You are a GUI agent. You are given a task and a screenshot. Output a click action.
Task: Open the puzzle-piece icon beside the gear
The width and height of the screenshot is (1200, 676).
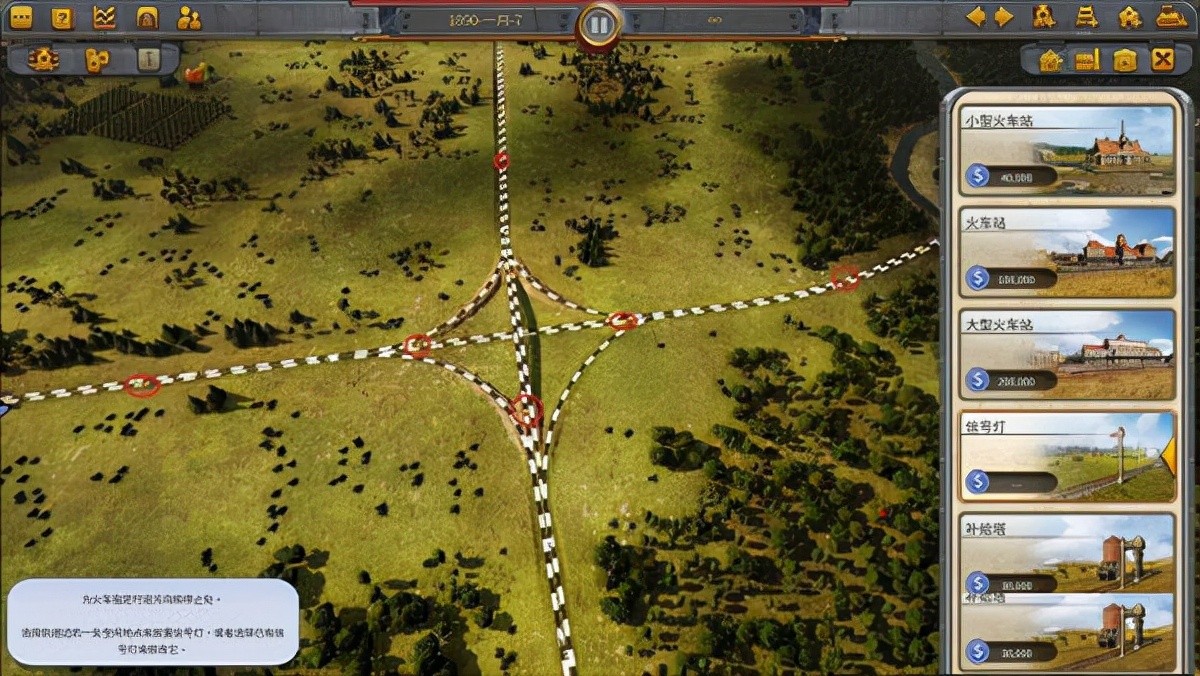click(96, 60)
